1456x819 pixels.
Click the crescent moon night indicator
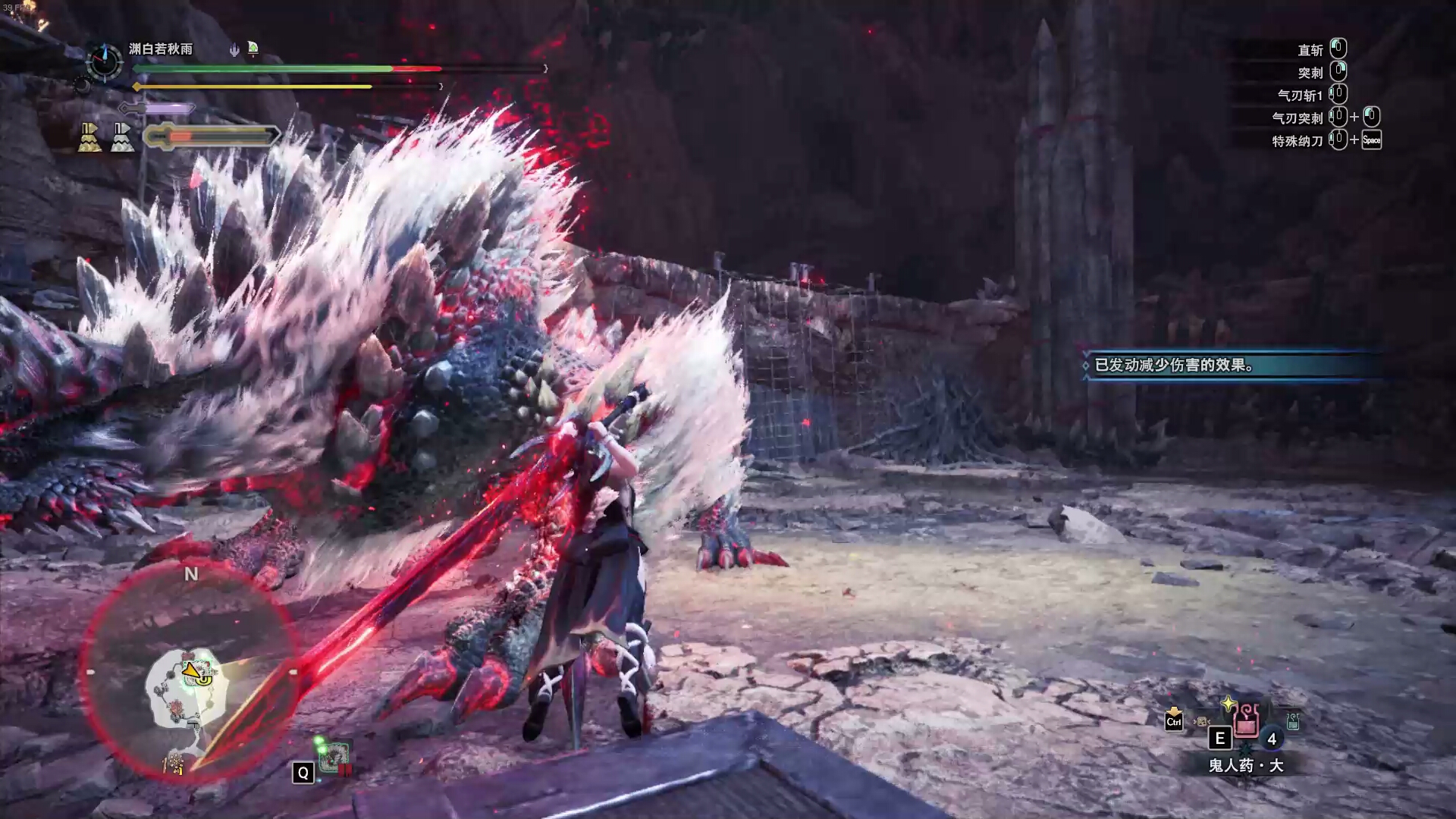(81, 86)
